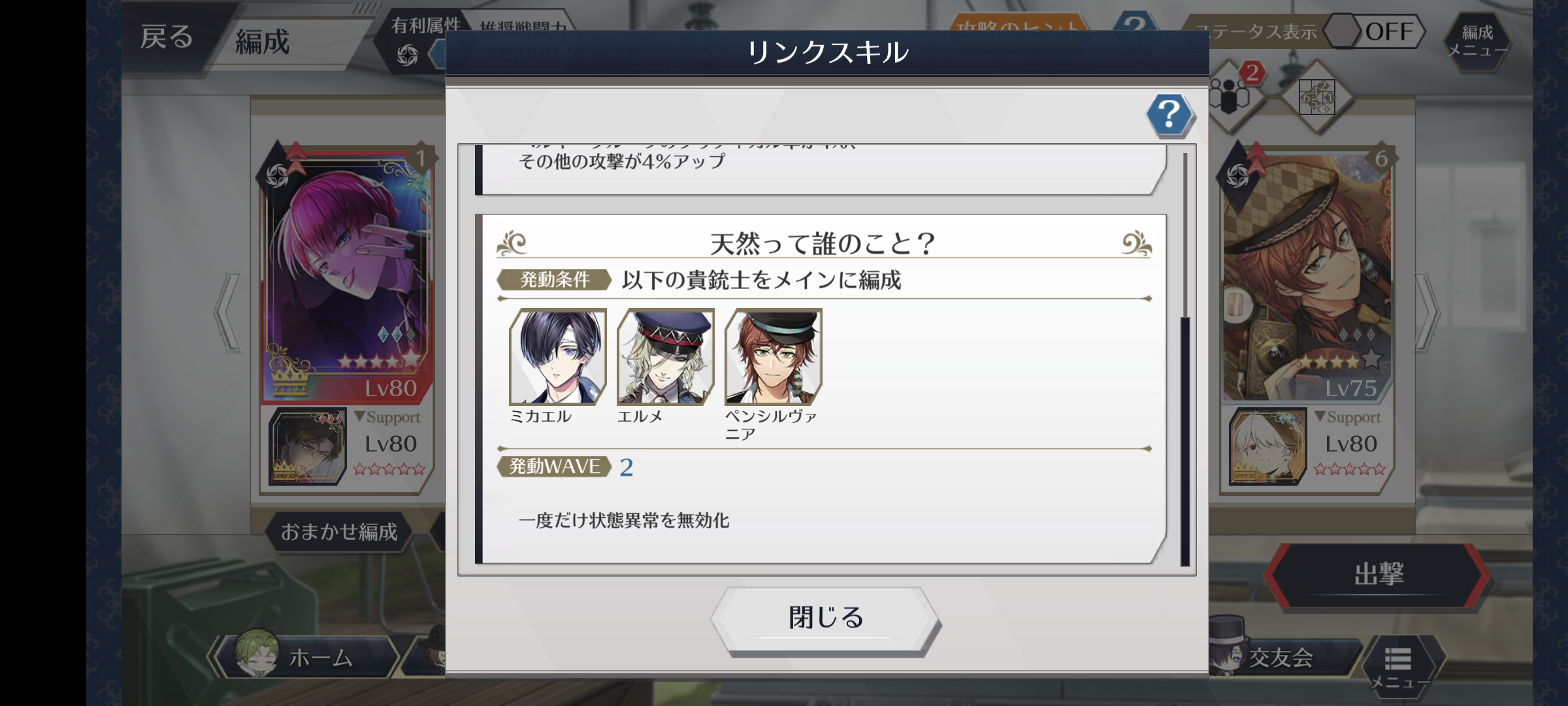Show the previous party with left arrow
Viewport: 1568px width, 706px height.
tap(227, 312)
